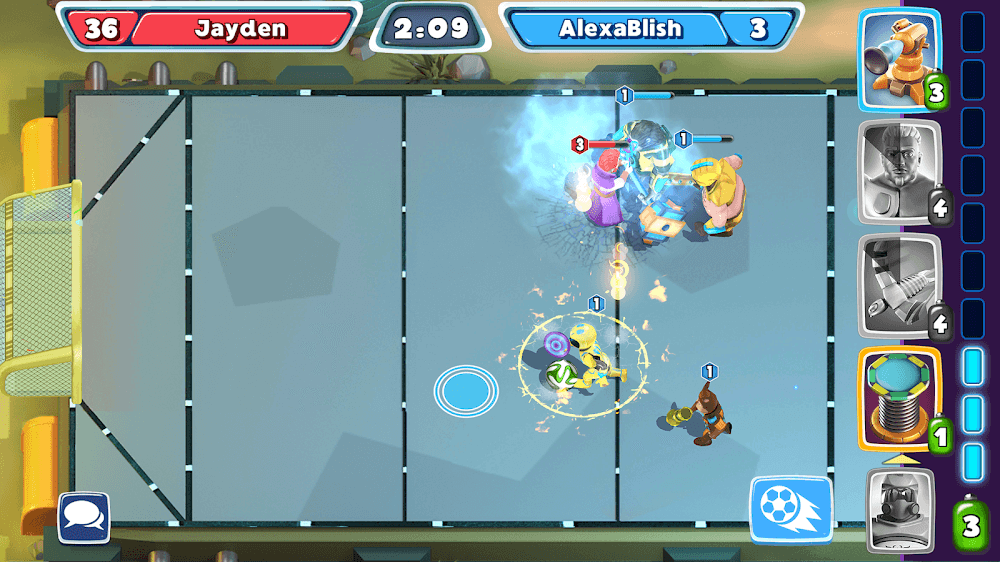Screen dimensions: 1000x562
Task: Open the chat bubble button
Action: click(x=84, y=517)
